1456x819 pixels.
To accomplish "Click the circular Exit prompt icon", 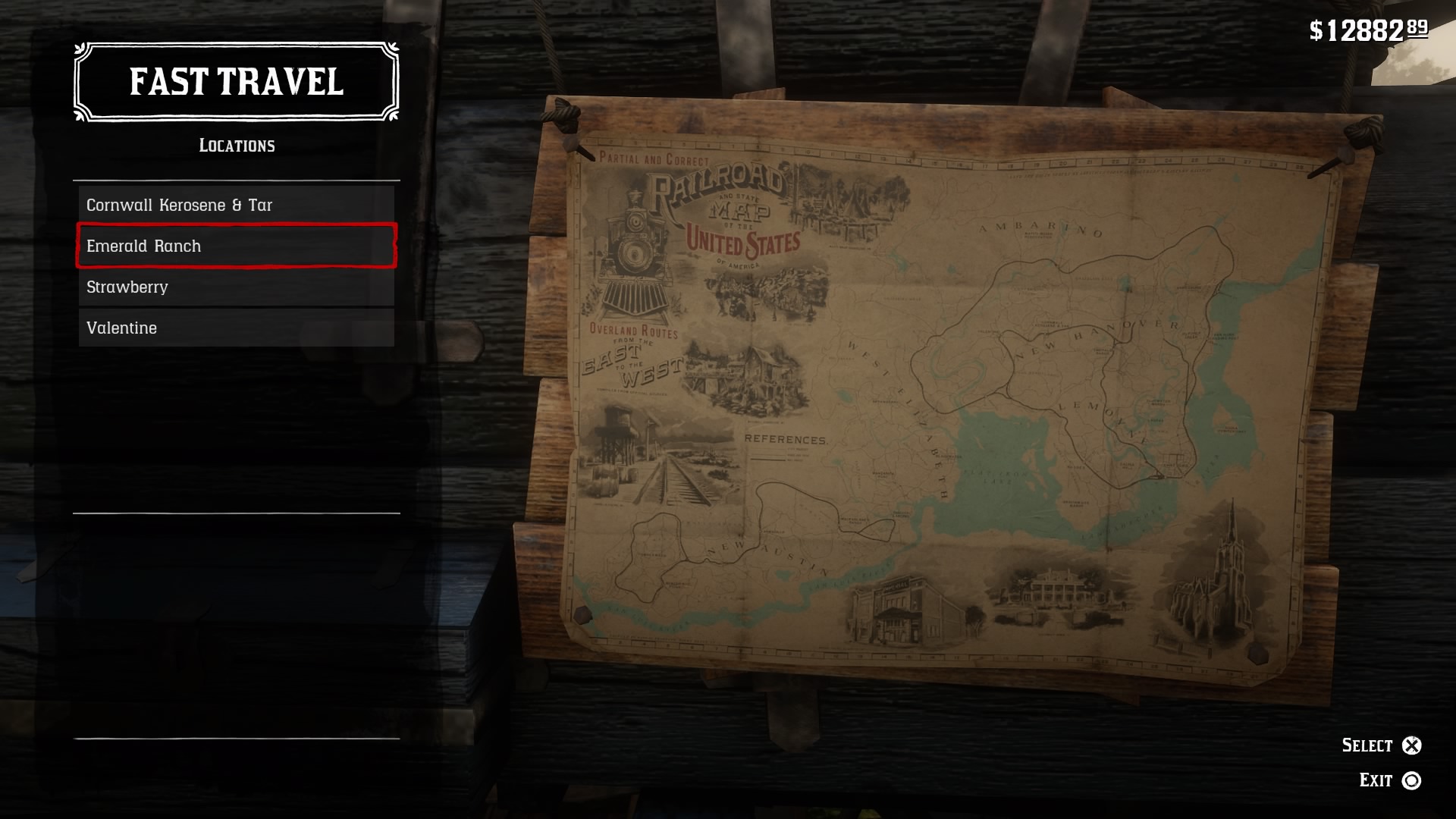I will (1412, 779).
